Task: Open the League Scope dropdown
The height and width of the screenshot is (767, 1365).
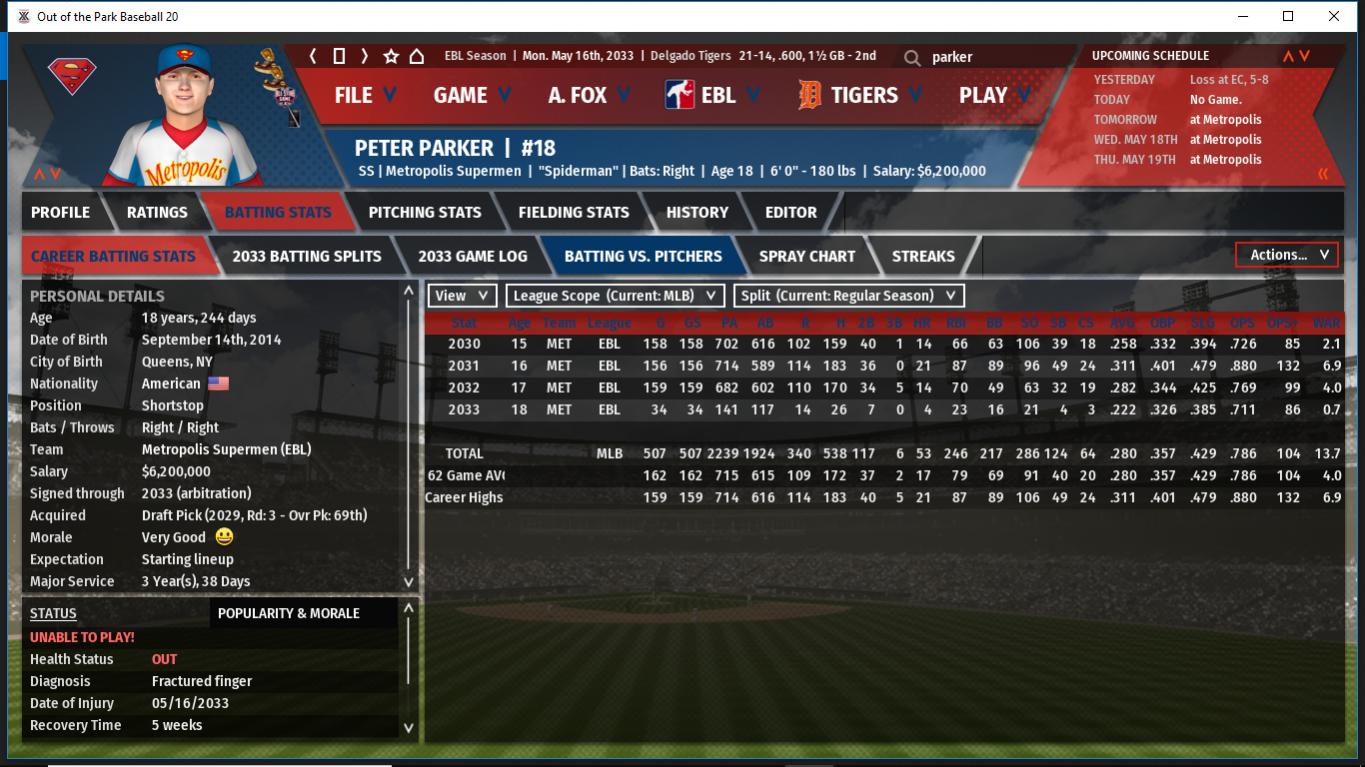Action: coord(615,296)
